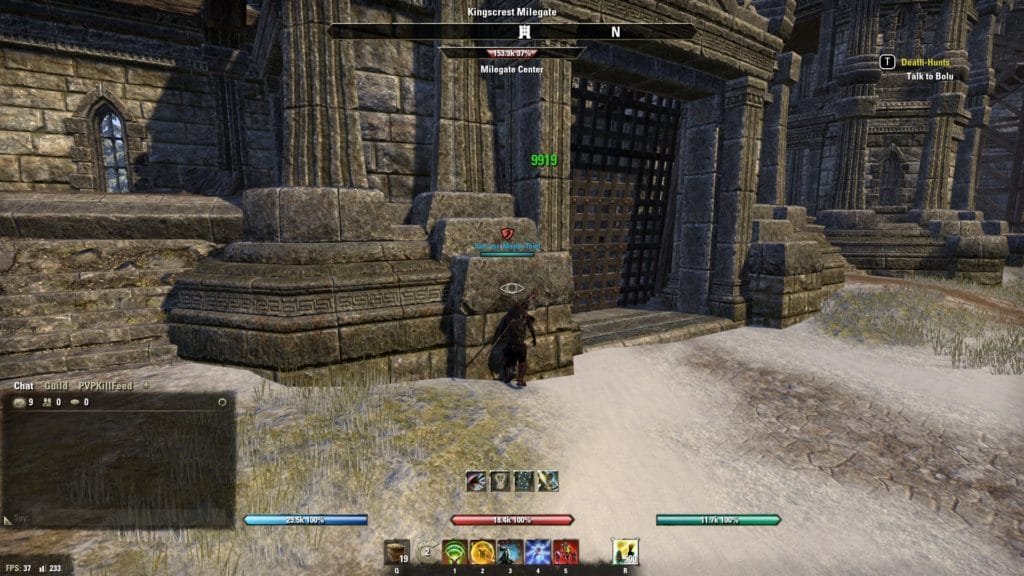The height and width of the screenshot is (576, 1024).
Task: Activate the green ability in slot 1
Action: point(456,551)
